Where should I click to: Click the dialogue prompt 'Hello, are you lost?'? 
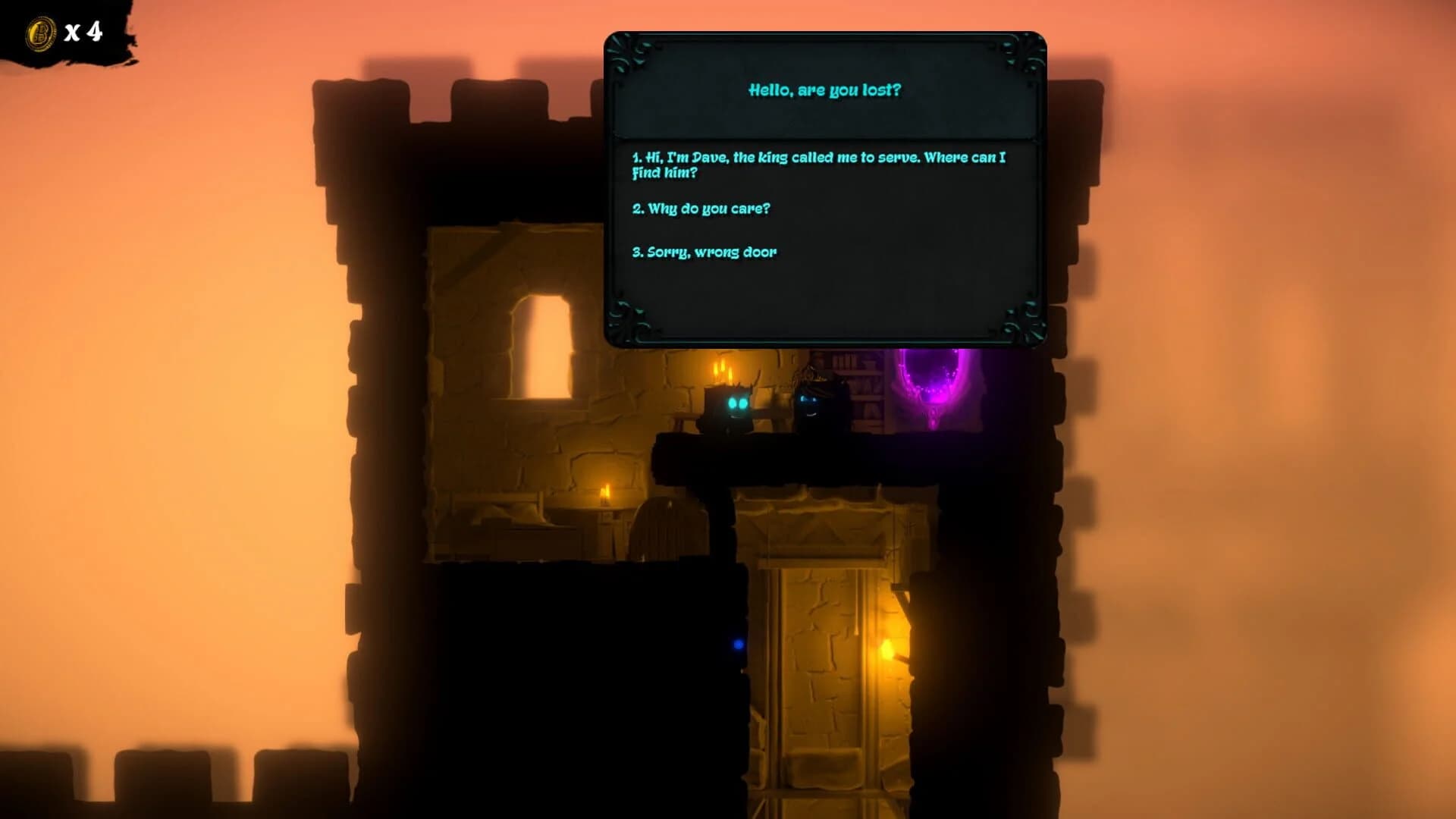tap(824, 89)
